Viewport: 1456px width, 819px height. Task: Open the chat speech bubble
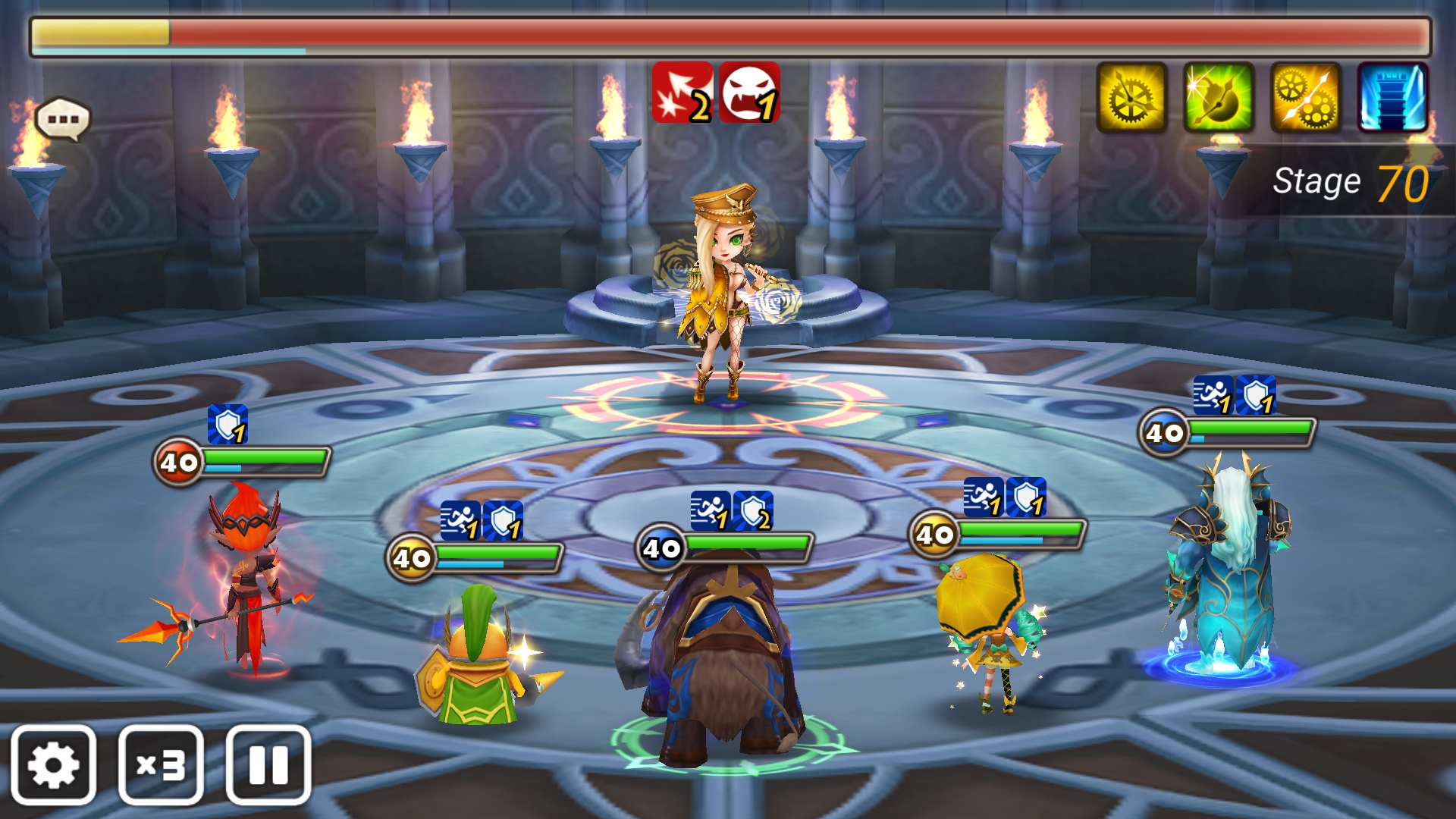pyautogui.click(x=62, y=119)
